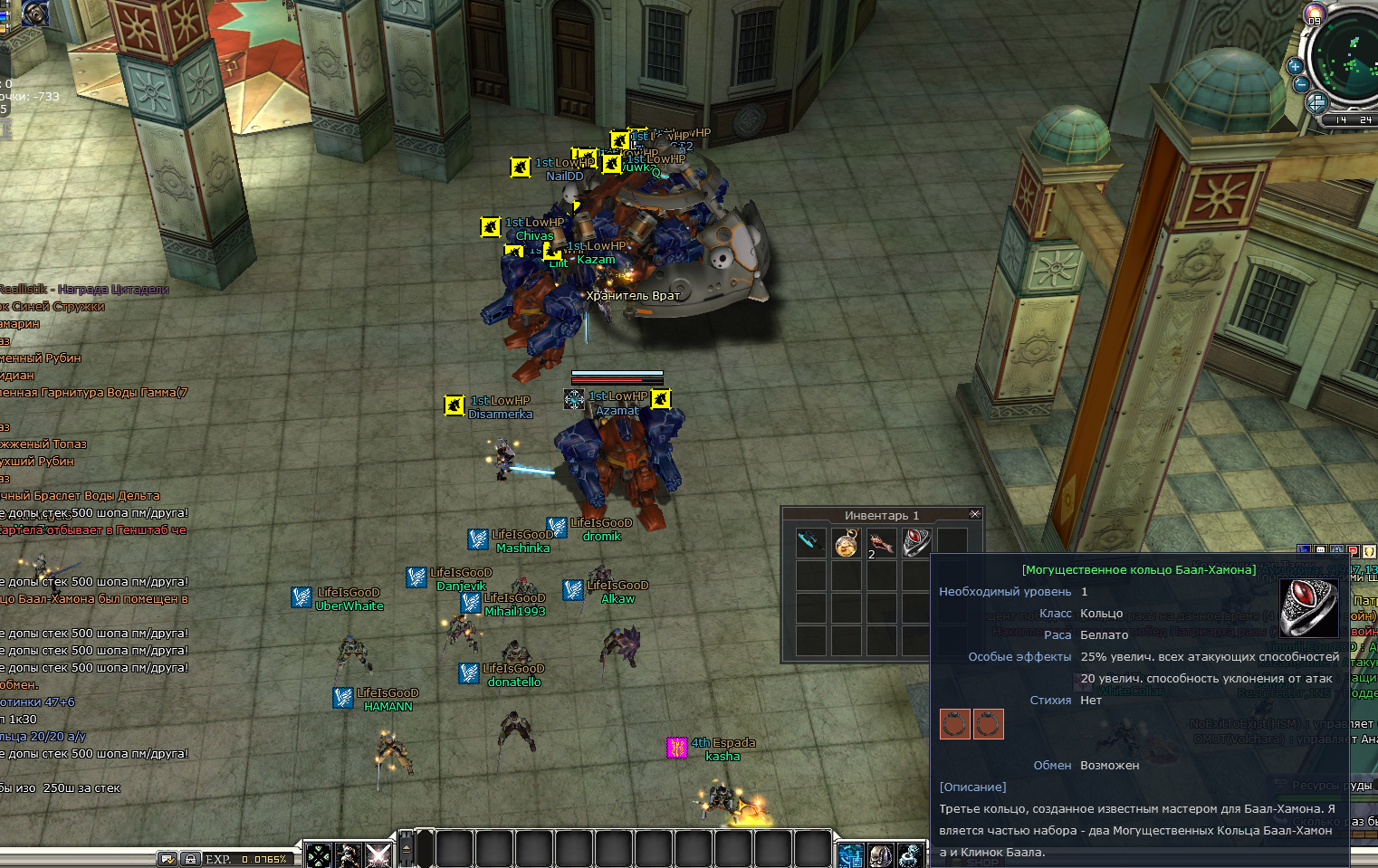1378x868 pixels.
Task: Trigger the crossed-blades hotbar skill
Action: pos(378,854)
